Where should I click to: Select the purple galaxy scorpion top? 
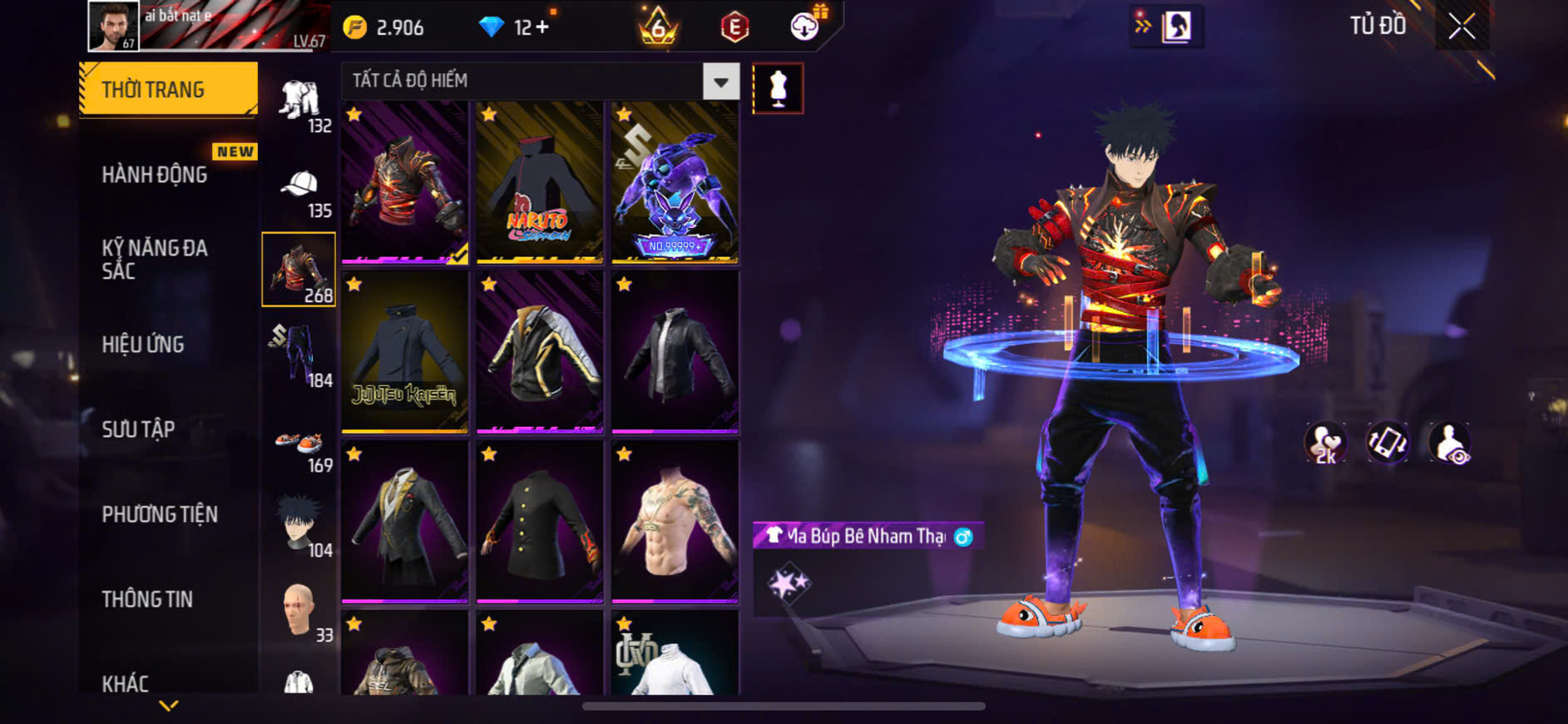pos(675,183)
